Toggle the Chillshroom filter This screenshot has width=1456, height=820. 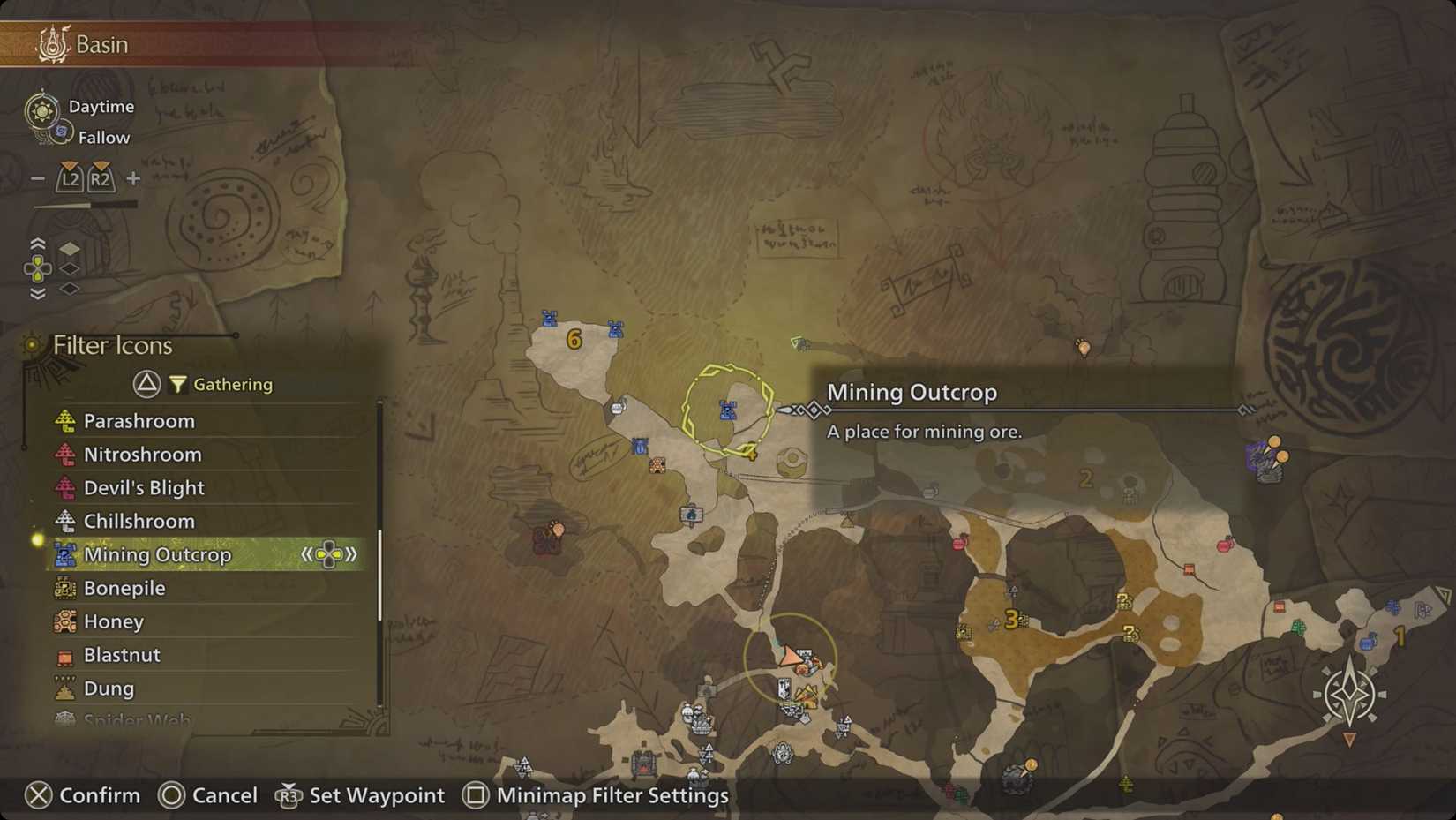[64, 521]
